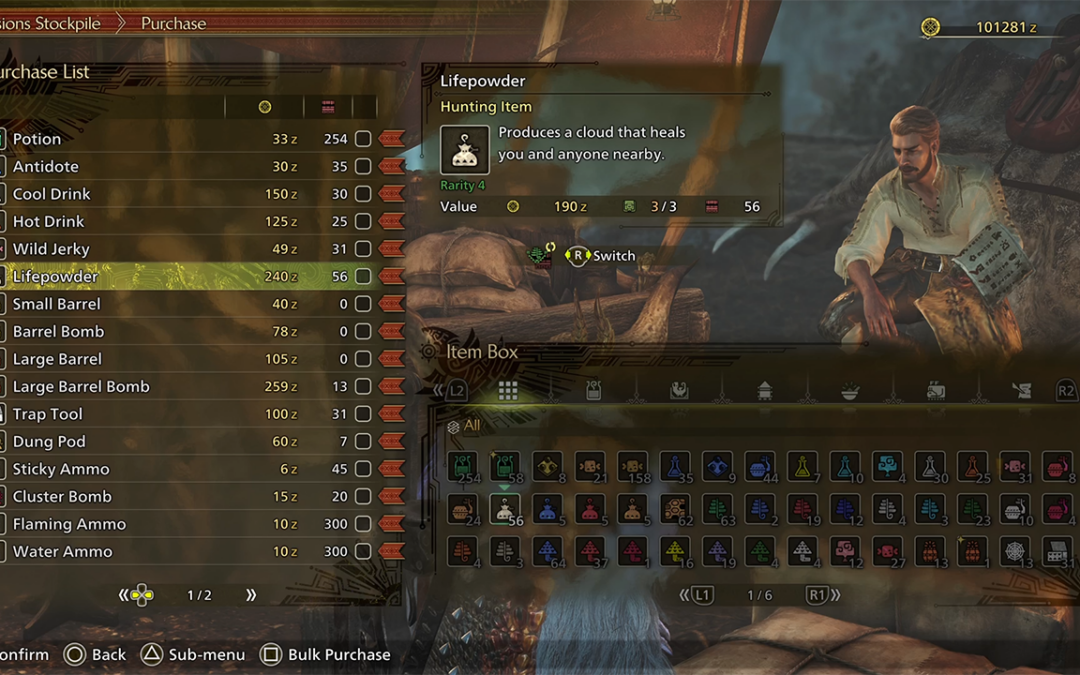Open the Bulk Purchase option
The width and height of the screenshot is (1080, 675).
(x=325, y=655)
